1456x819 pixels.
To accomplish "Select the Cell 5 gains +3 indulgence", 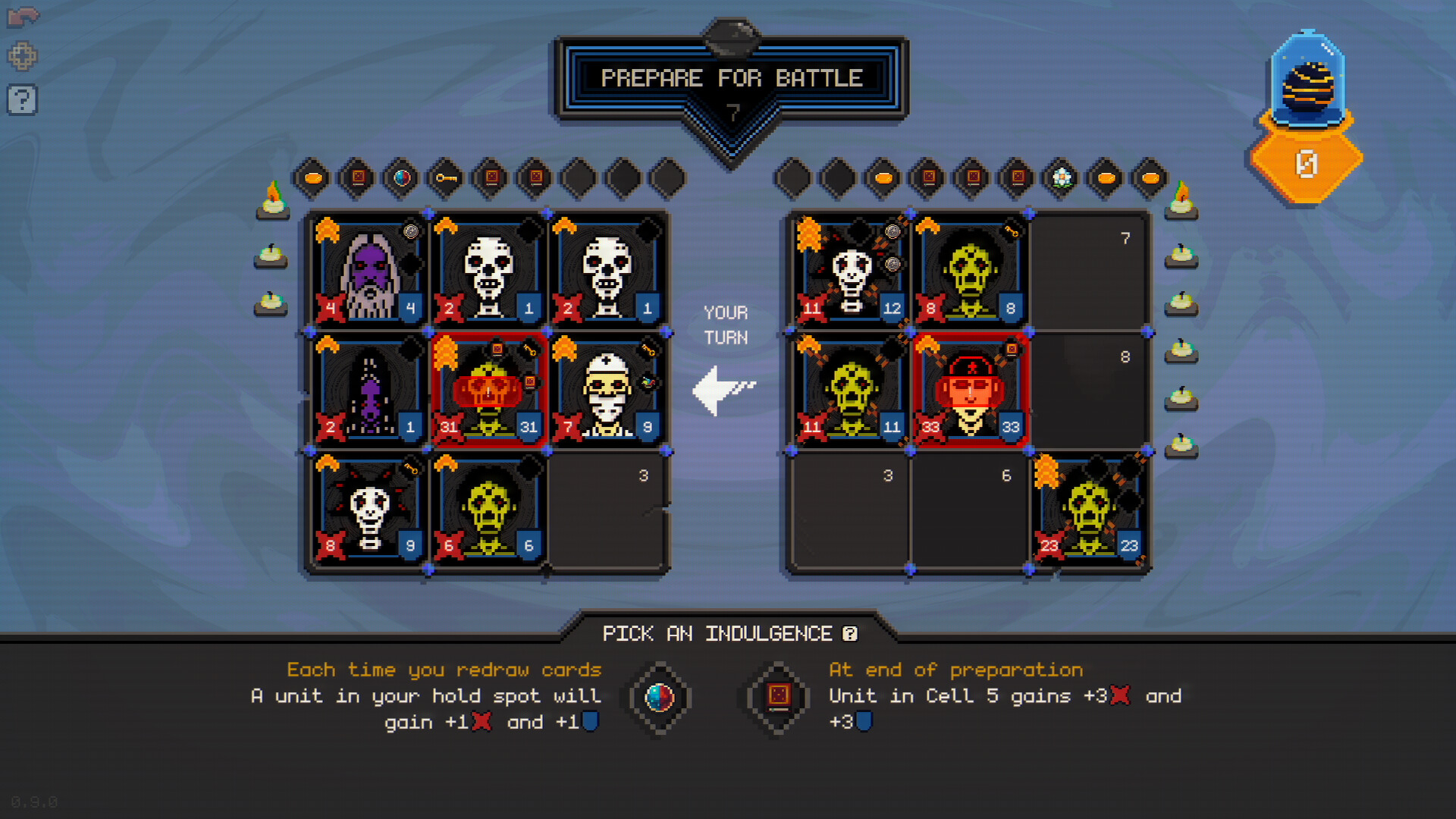I will click(775, 699).
